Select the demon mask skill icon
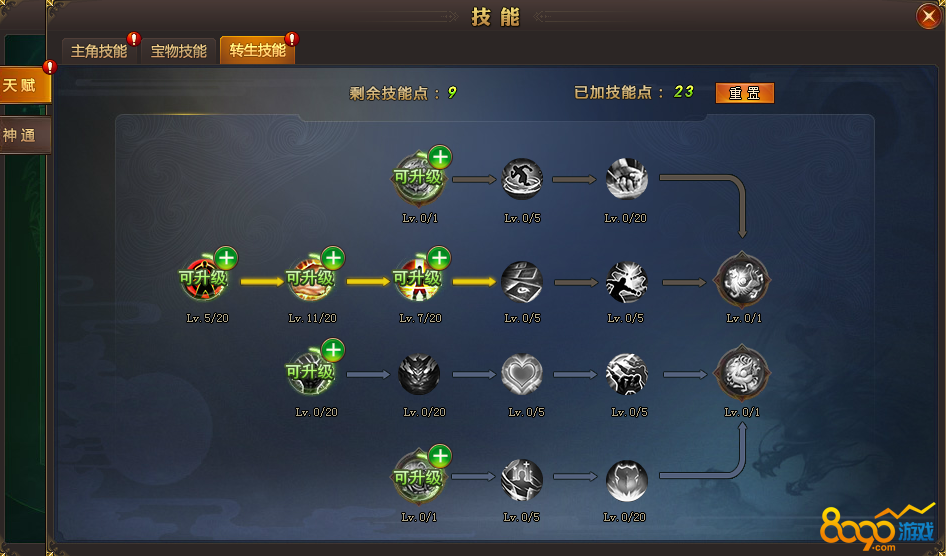Screen dimensions: 946x556 point(419,375)
